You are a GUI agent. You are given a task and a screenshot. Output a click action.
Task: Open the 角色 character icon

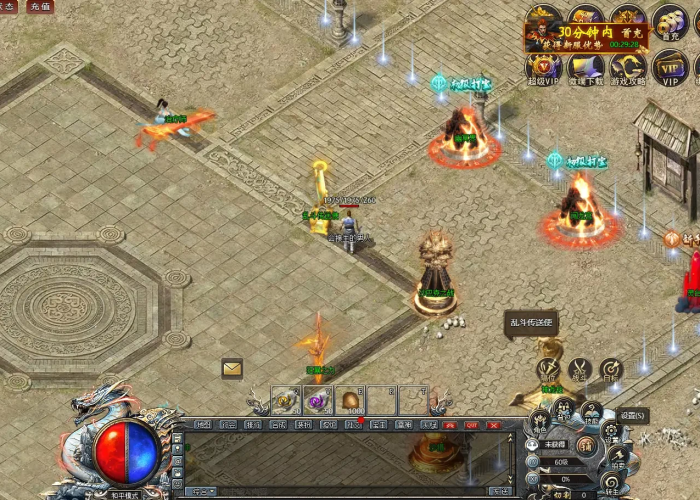click(540, 422)
